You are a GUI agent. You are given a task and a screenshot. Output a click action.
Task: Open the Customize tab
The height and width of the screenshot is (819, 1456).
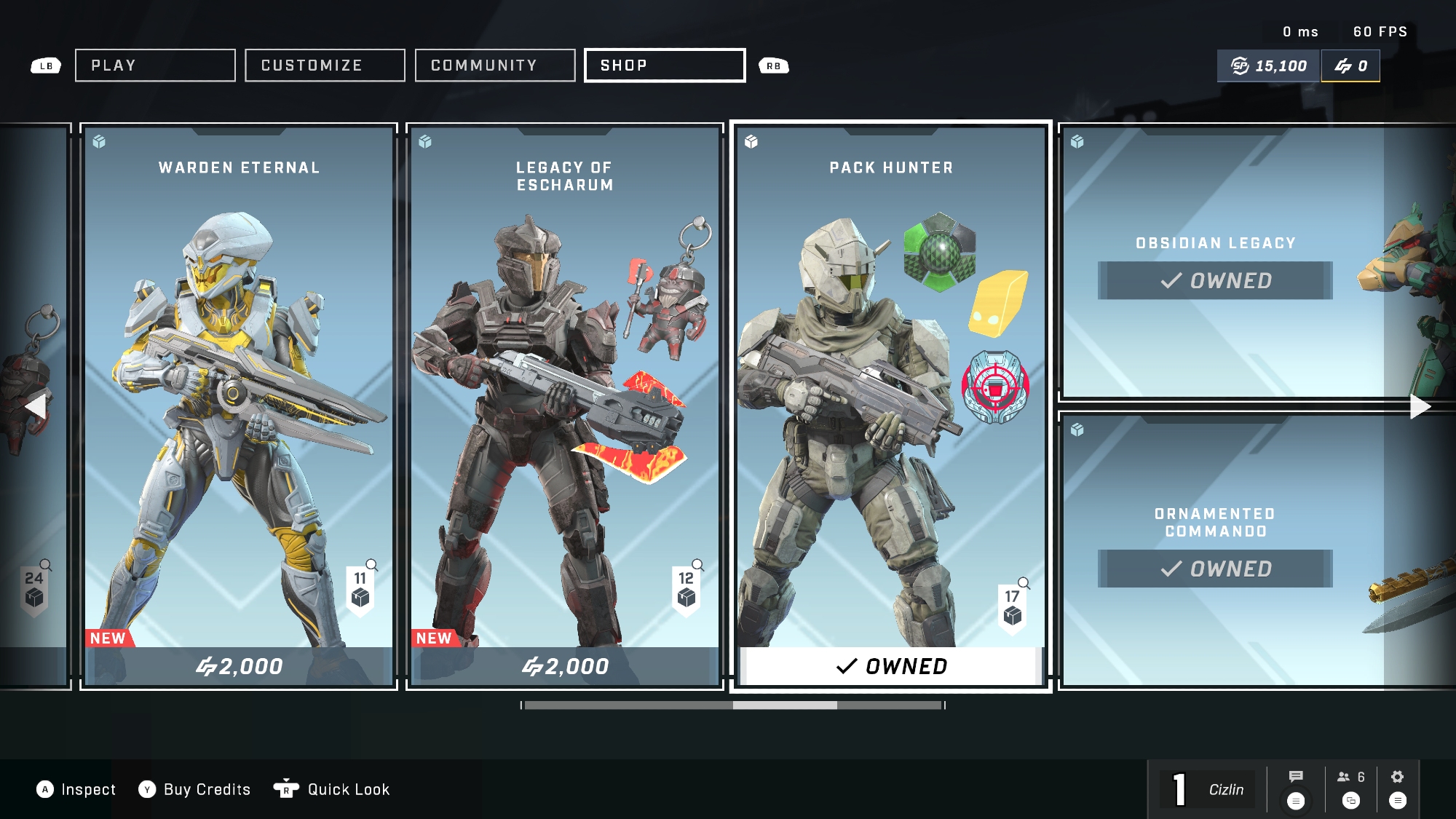325,66
